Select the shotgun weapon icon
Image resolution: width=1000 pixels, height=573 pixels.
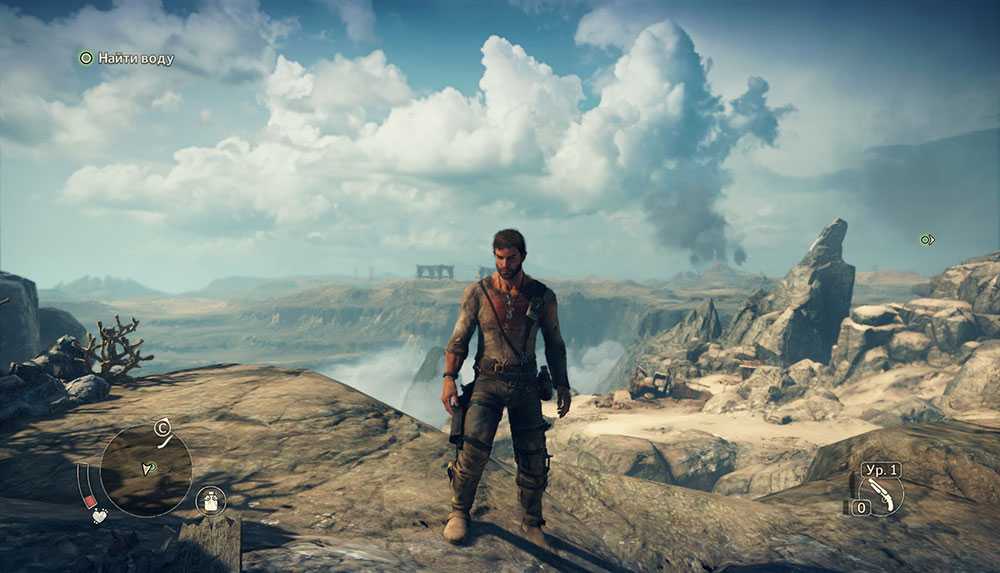coord(880,493)
